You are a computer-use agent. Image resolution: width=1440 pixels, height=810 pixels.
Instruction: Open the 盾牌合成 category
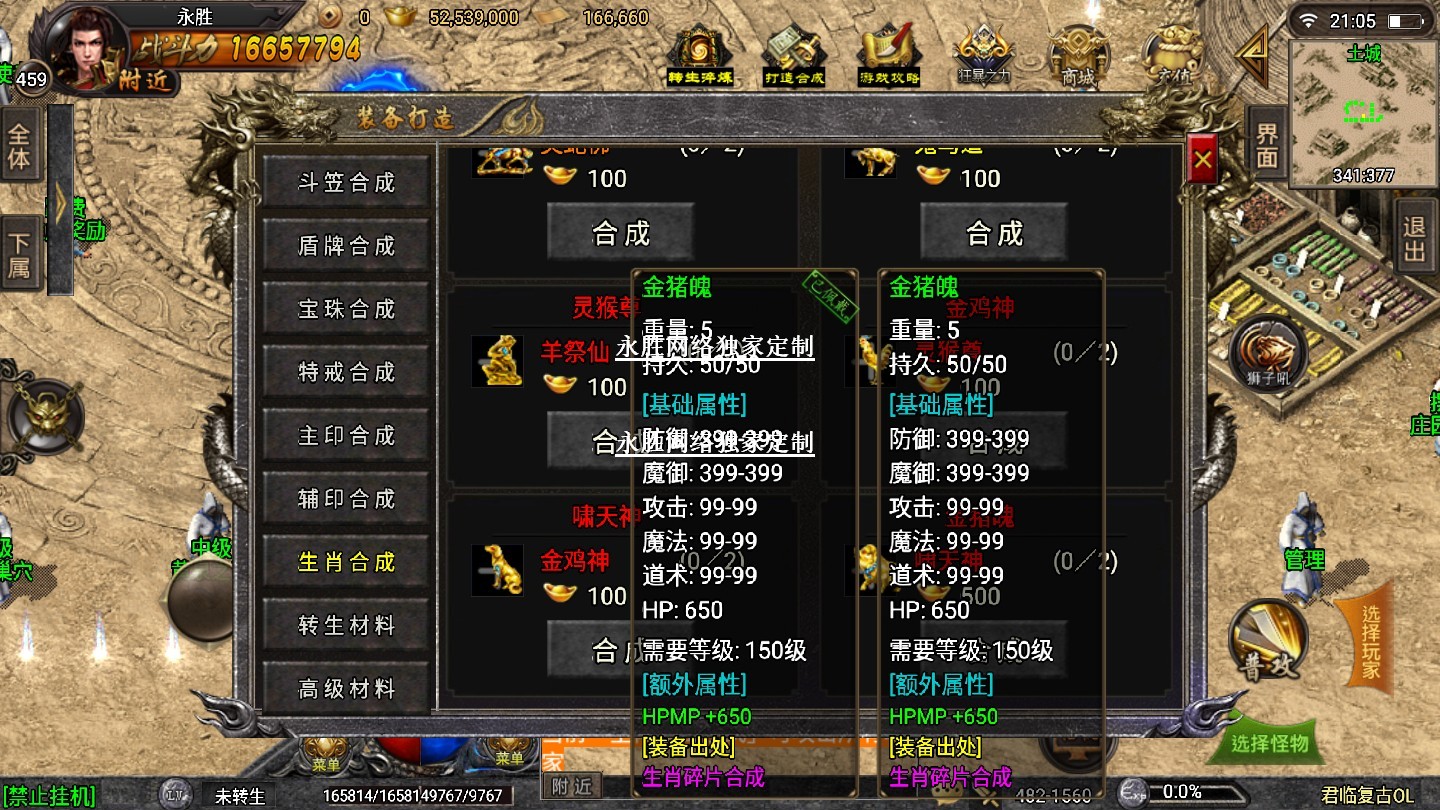(346, 246)
